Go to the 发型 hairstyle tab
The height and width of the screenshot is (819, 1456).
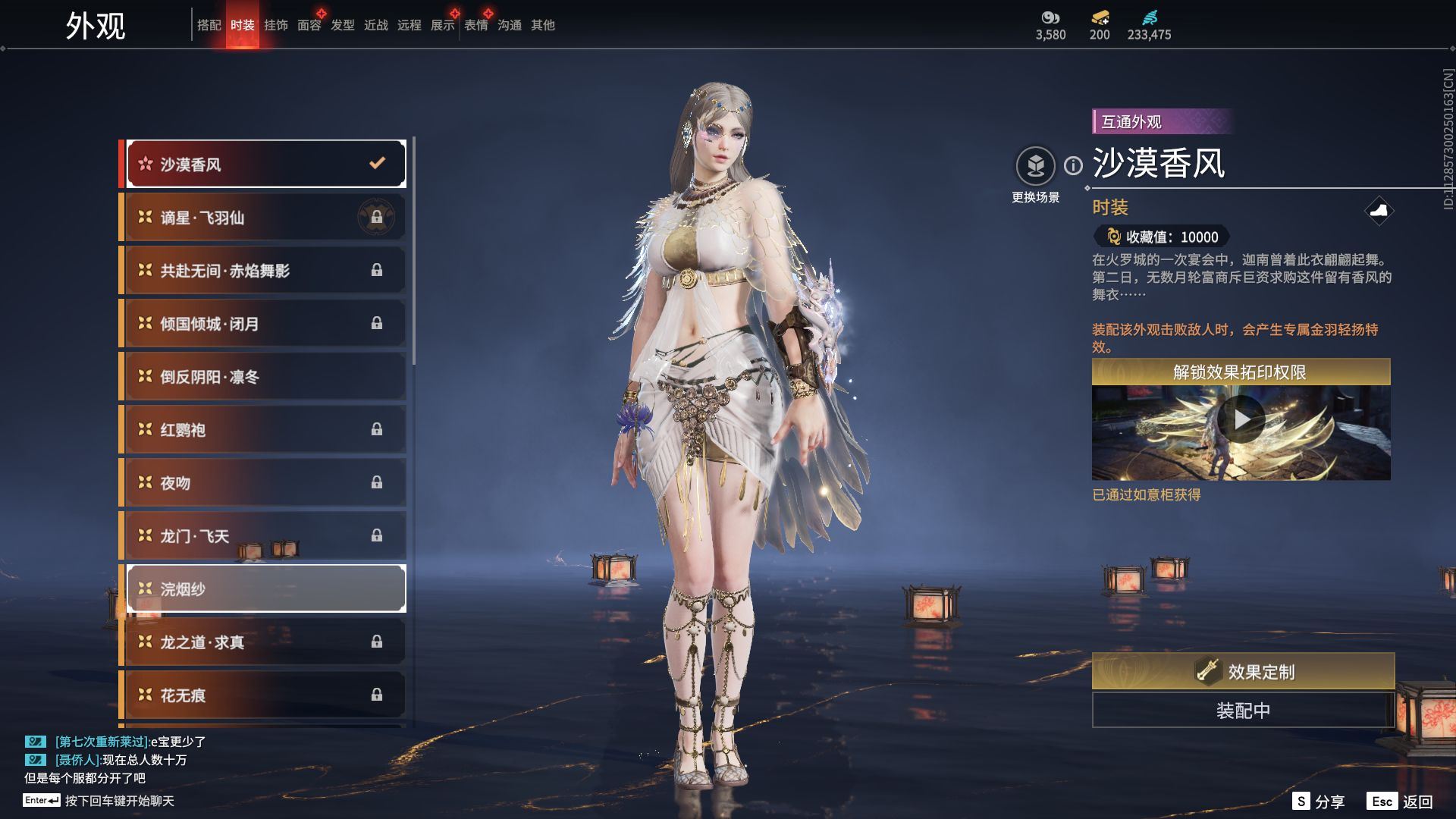342,25
